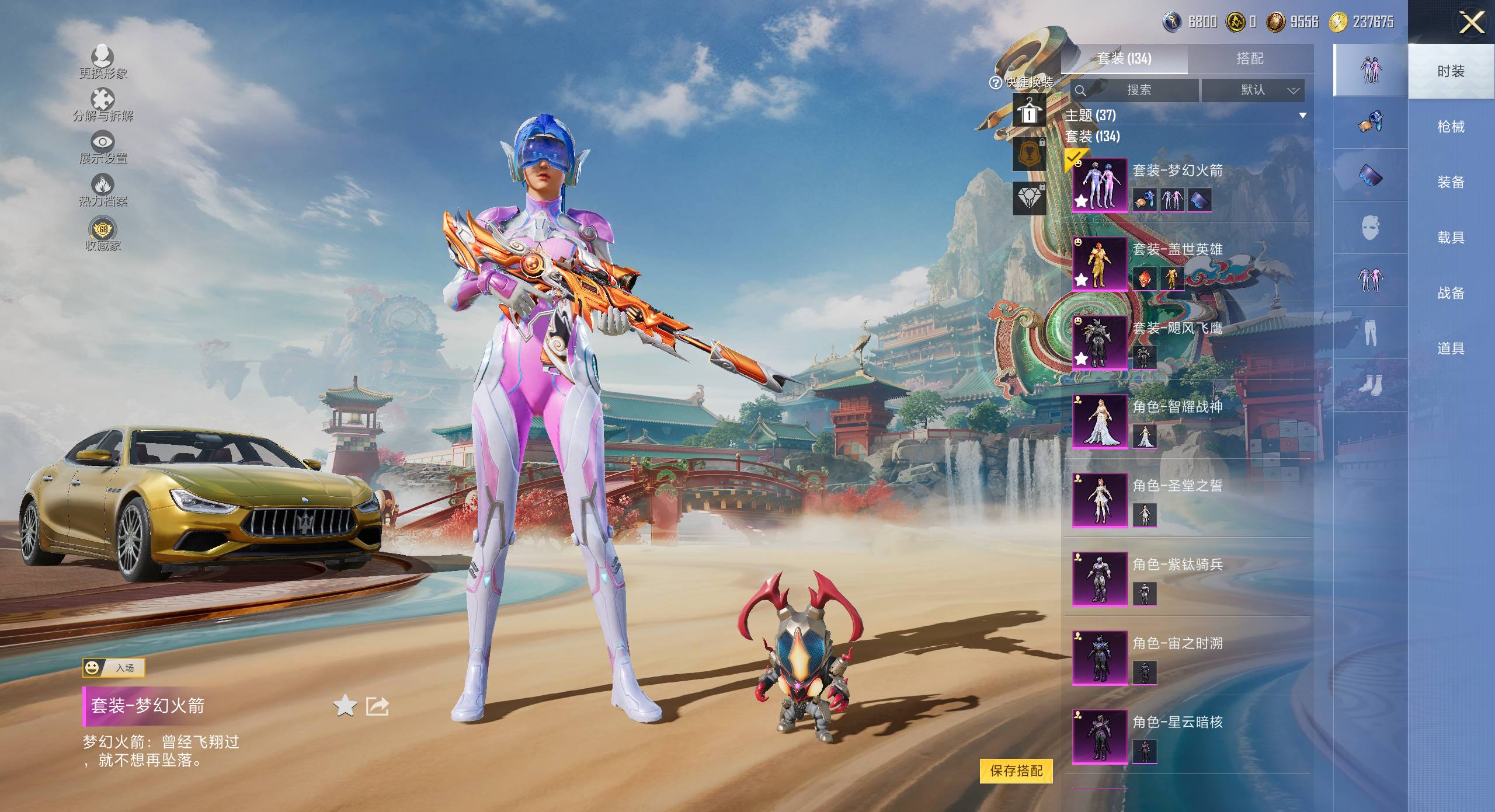Open the 枪械 category
Viewport: 1495px width, 812px height.
tap(1451, 127)
